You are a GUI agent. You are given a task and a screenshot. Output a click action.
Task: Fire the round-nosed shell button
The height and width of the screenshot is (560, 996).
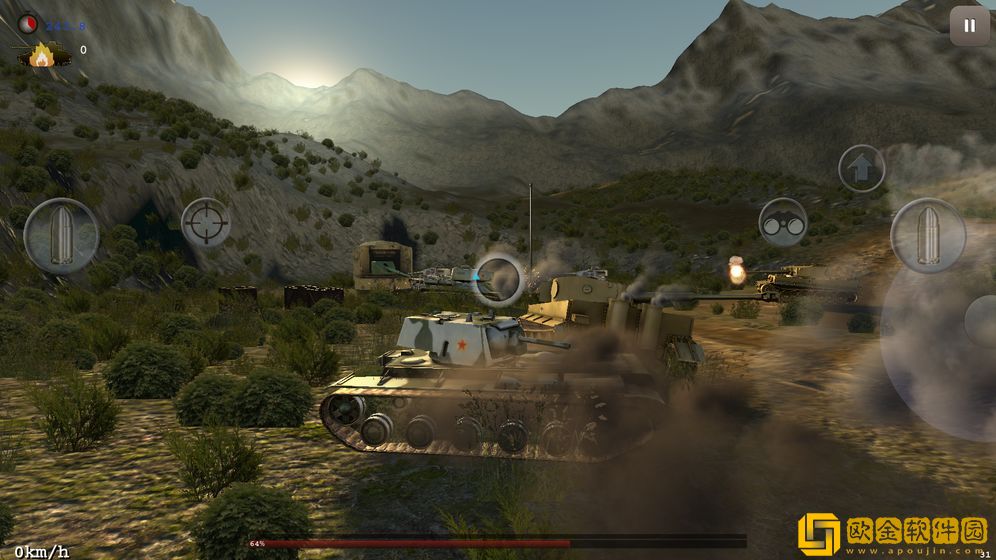pyautogui.click(x=927, y=235)
